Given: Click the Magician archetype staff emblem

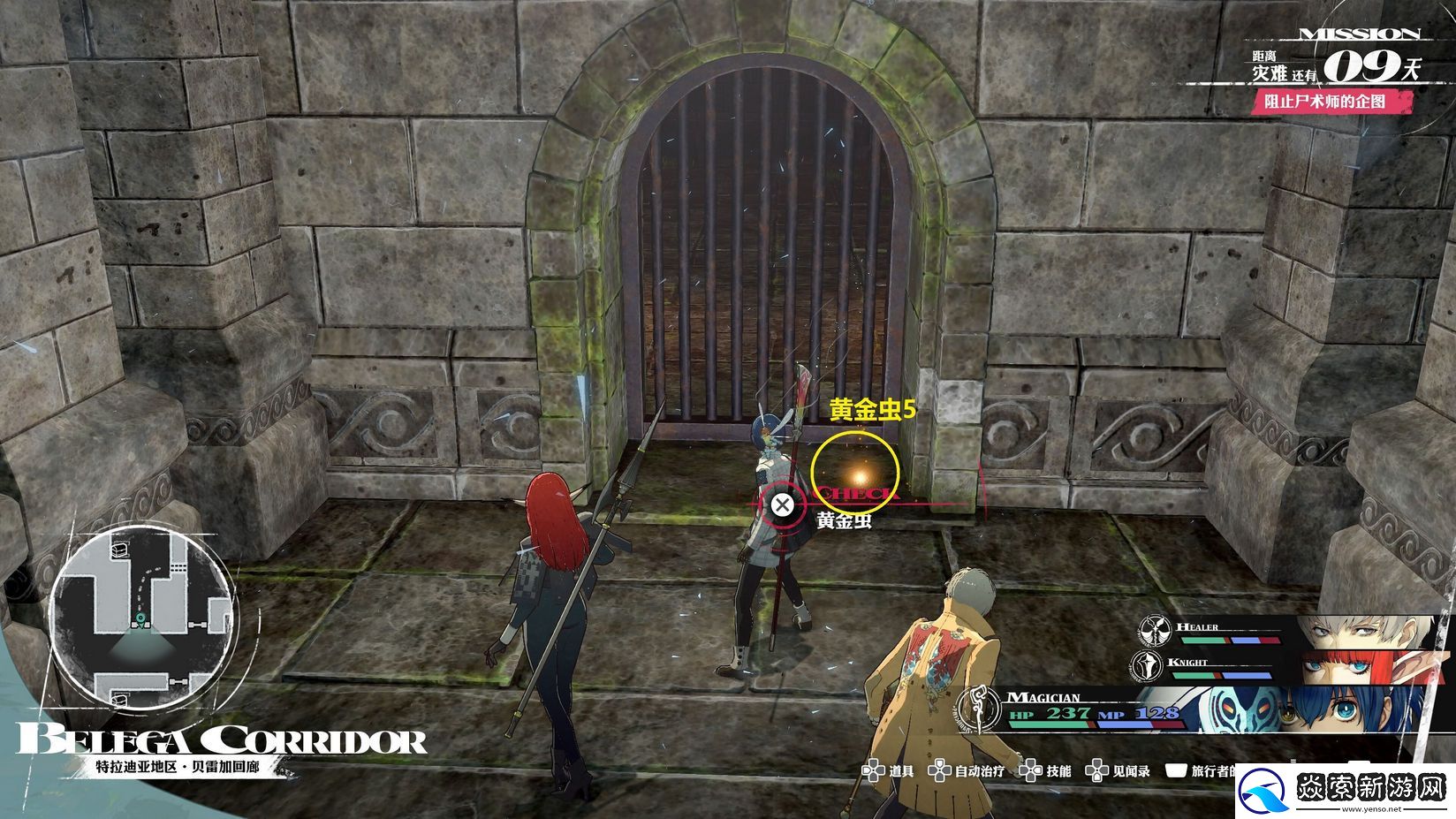Looking at the screenshot, I should [x=980, y=711].
